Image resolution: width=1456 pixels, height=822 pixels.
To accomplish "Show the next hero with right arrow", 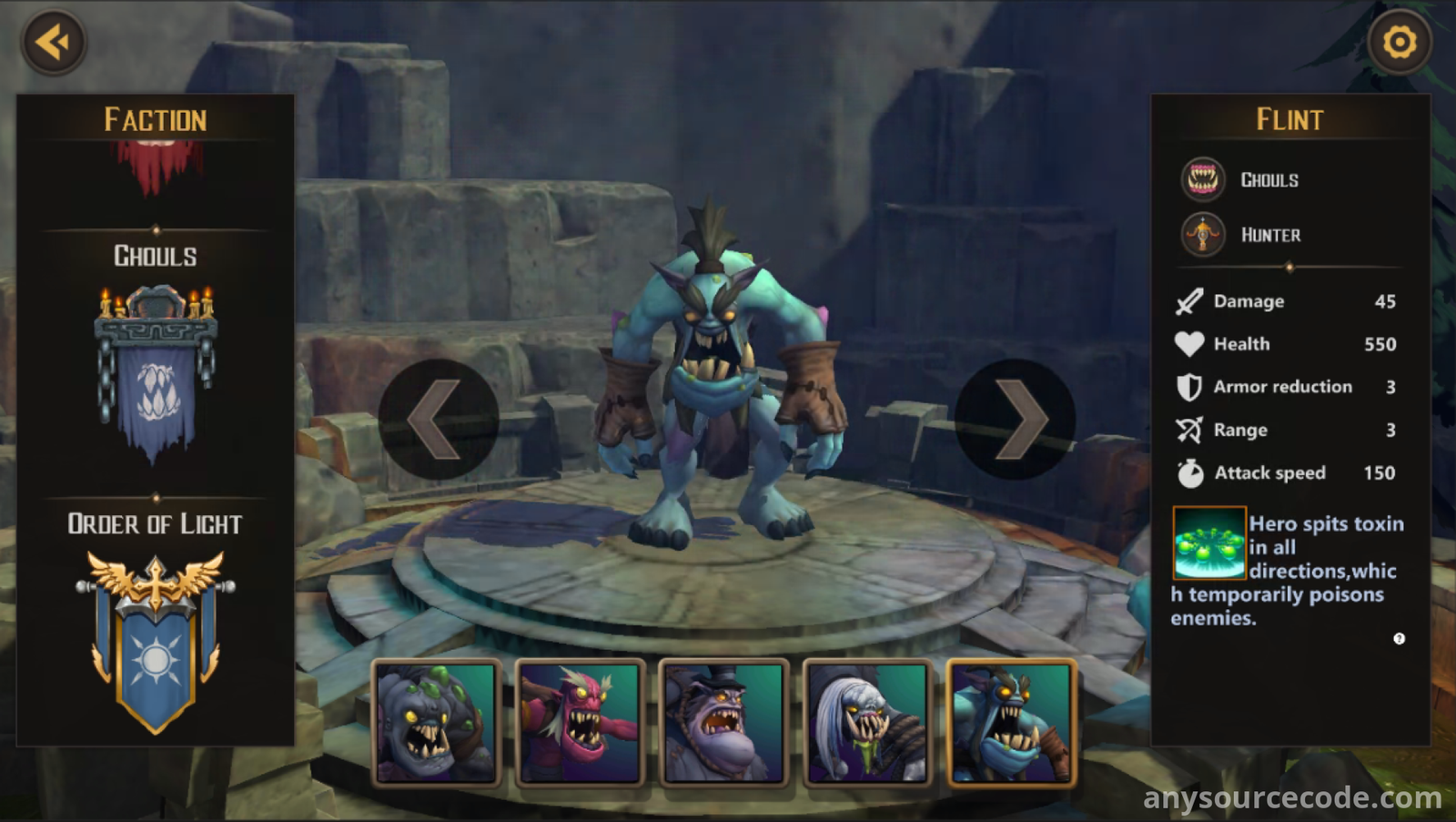I will (1016, 420).
